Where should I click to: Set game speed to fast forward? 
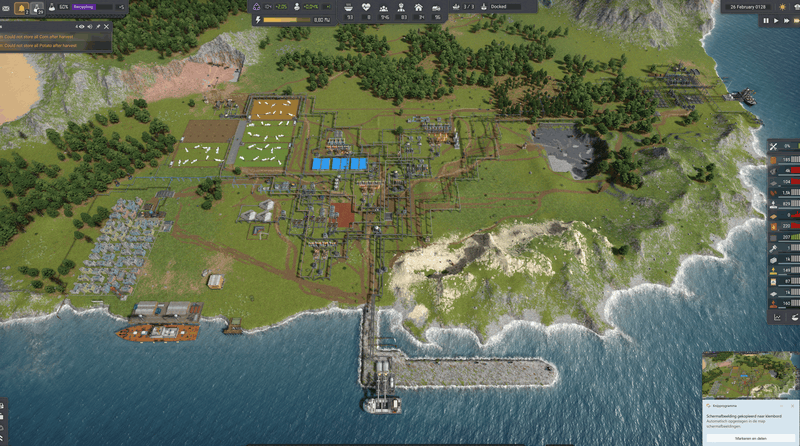point(785,20)
